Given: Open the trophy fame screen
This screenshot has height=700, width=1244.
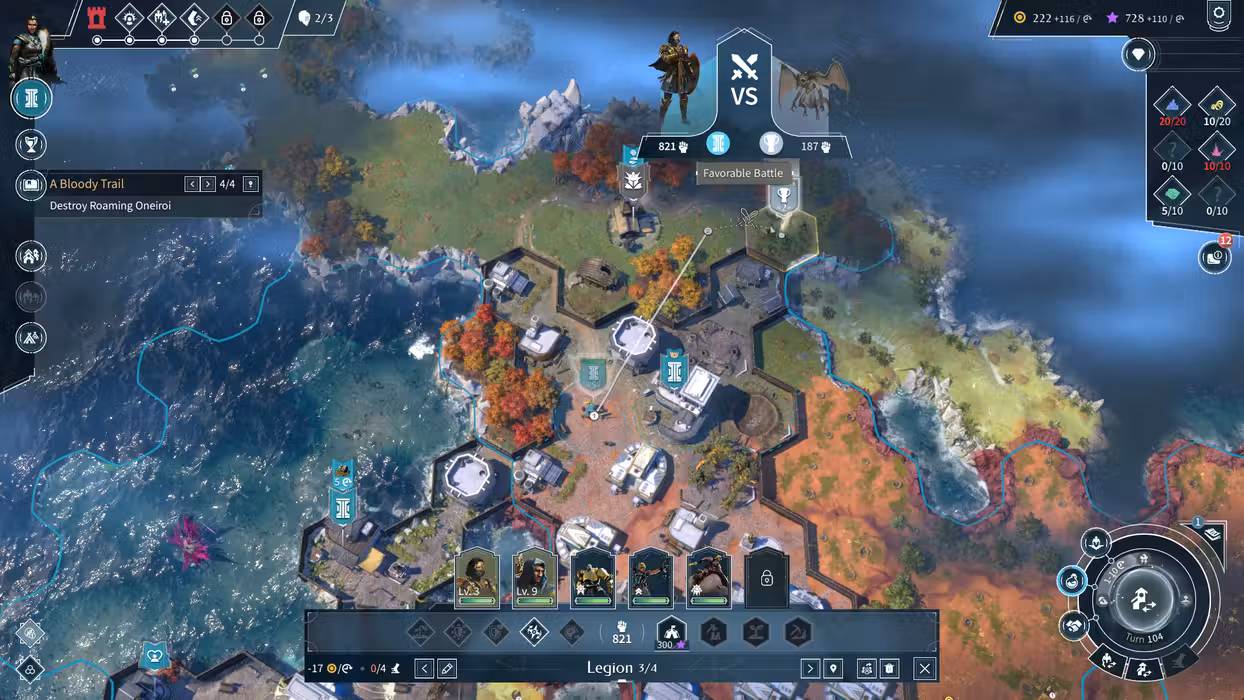Looking at the screenshot, I should point(31,145).
